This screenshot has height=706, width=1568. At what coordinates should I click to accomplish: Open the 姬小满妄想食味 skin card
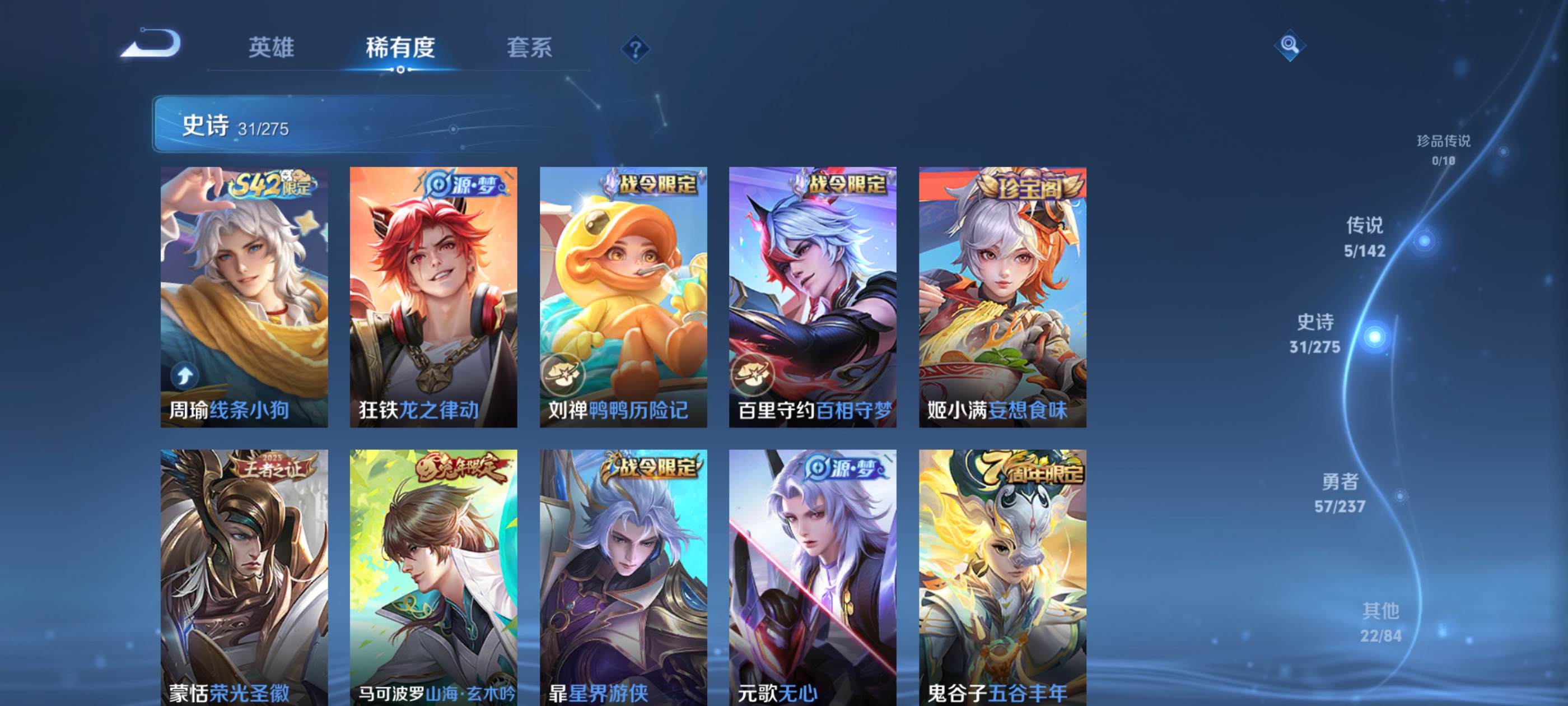(x=1001, y=299)
